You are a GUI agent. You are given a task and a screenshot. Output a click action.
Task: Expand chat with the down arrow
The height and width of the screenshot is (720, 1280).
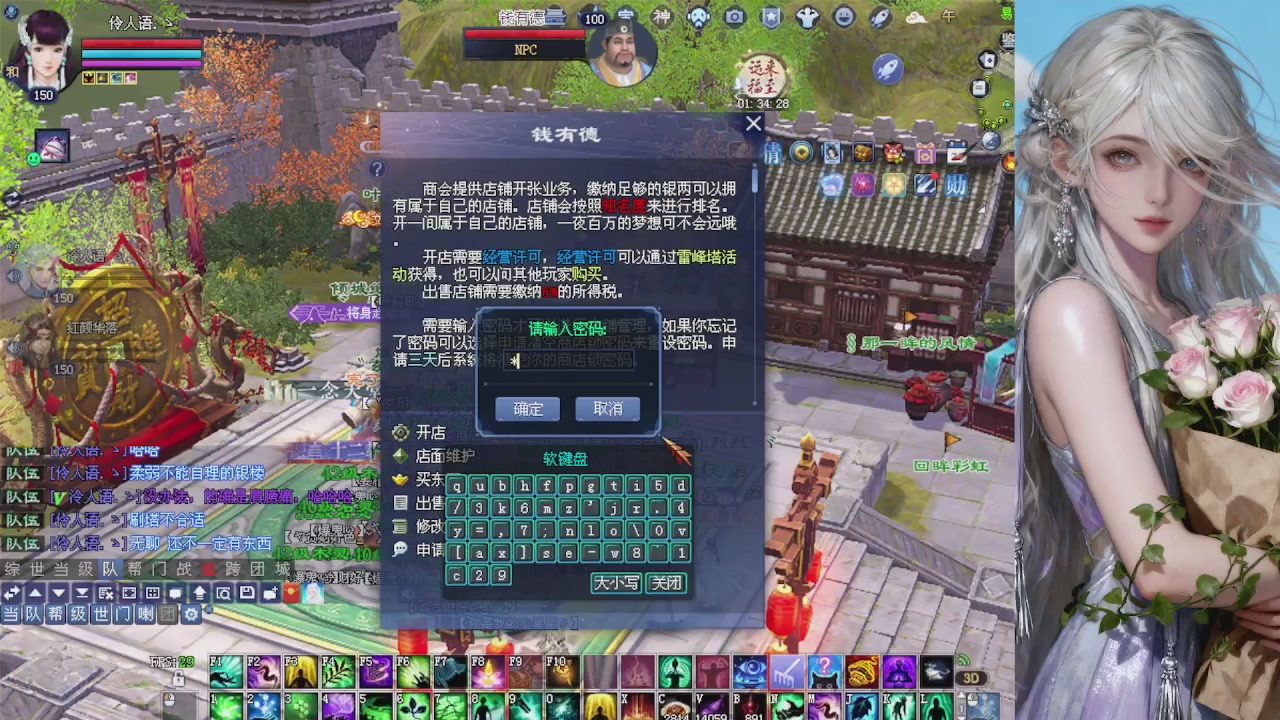57,591
